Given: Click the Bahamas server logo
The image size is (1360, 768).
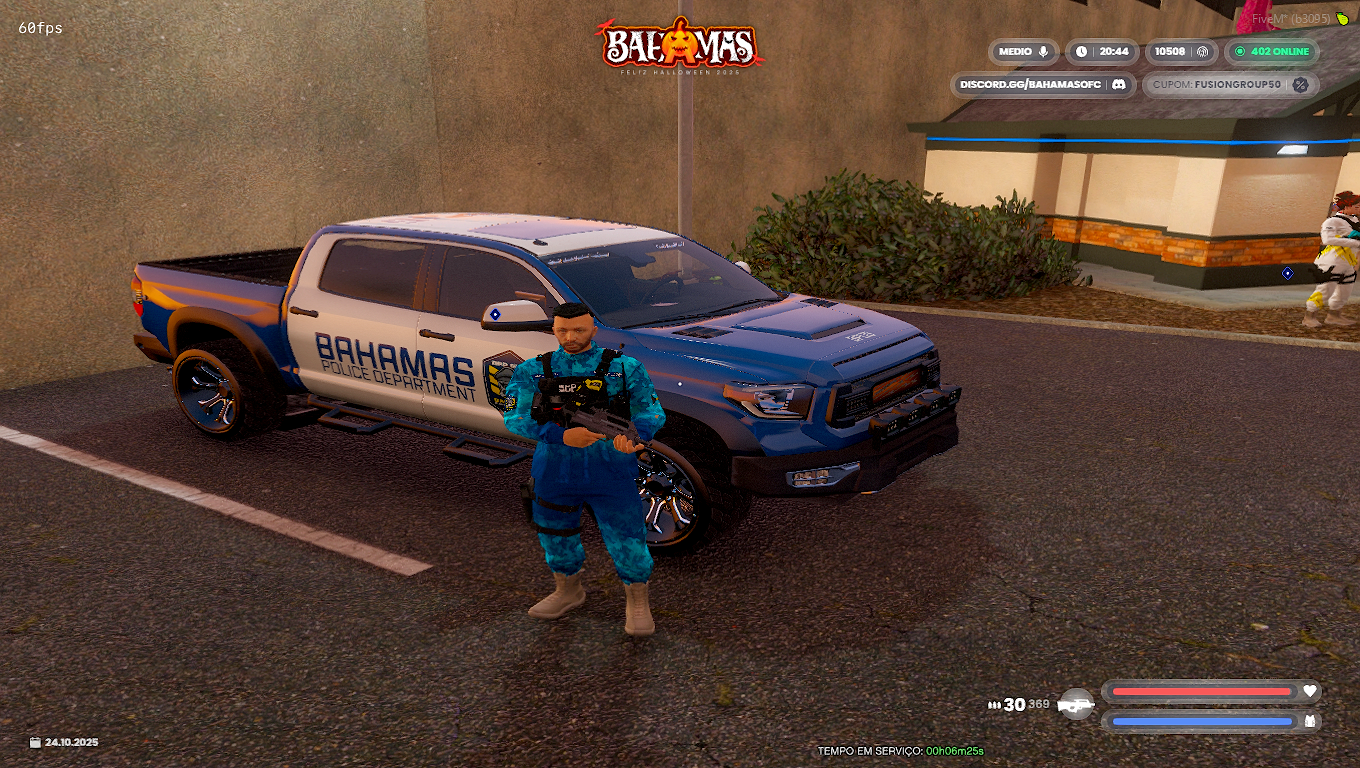Looking at the screenshot, I should (680, 45).
